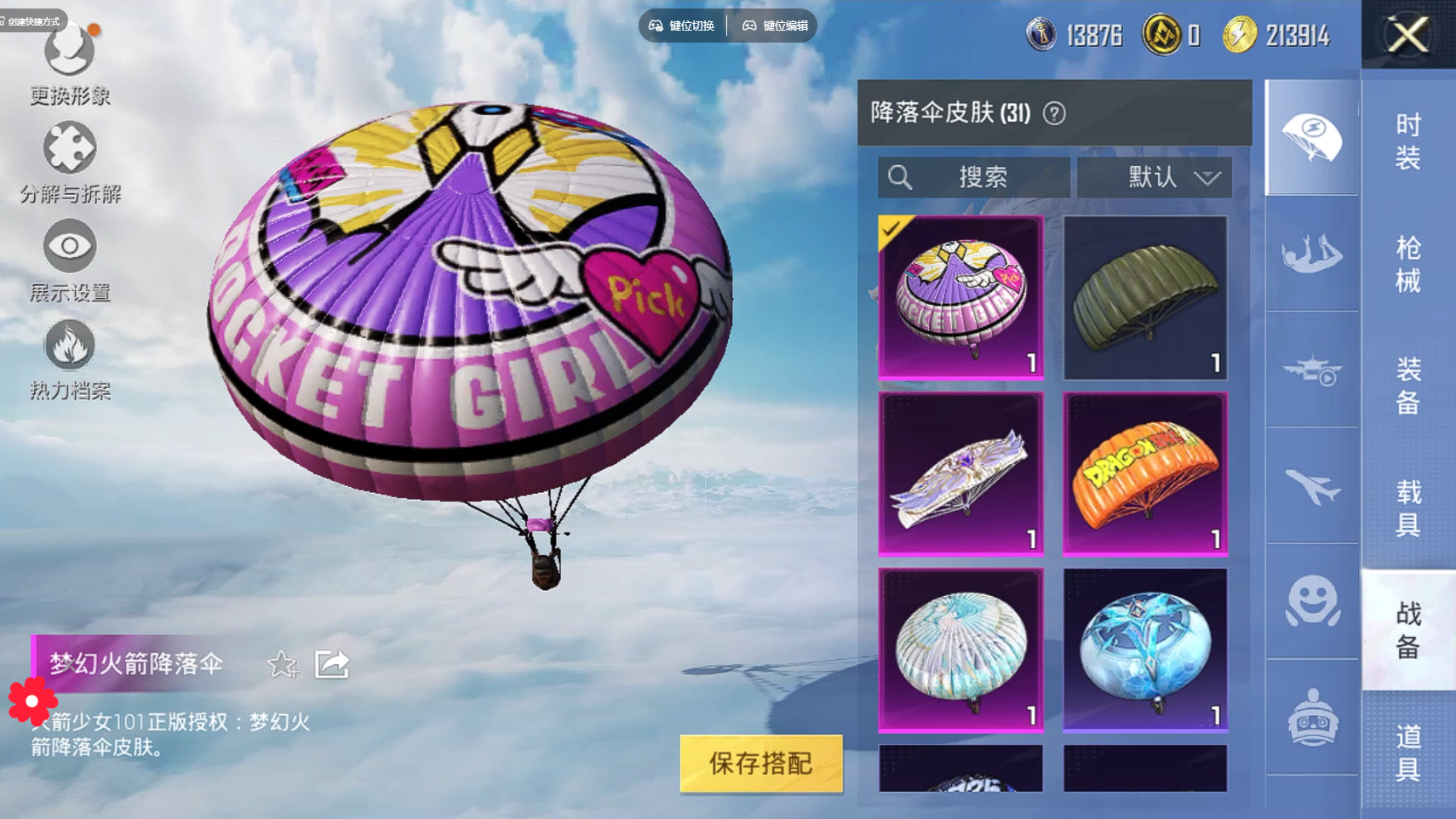The image size is (1456, 819).
Task: Open the 默认 sort dropdown
Action: (1154, 177)
